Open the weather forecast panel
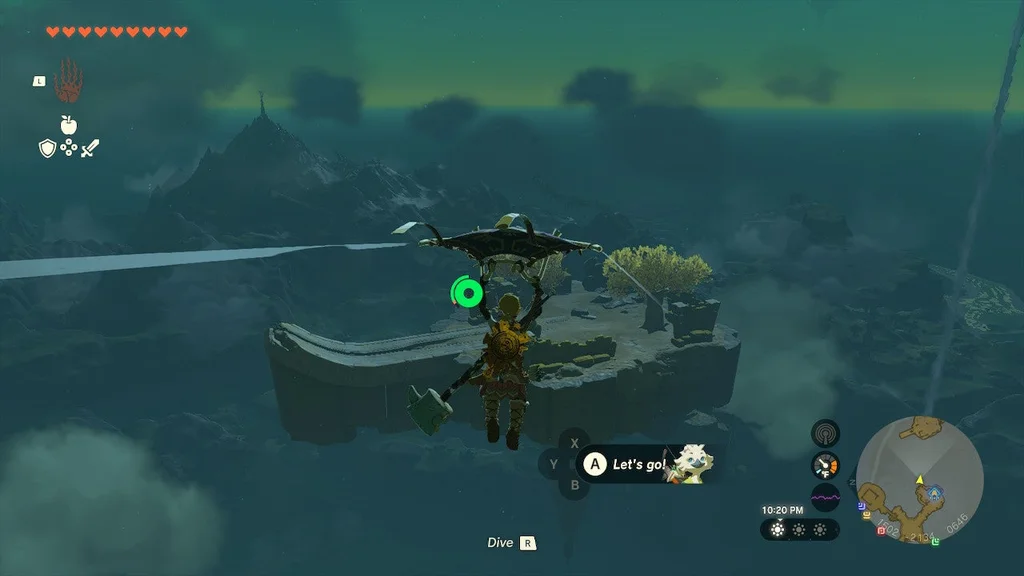This screenshot has height=576, width=1024. point(799,529)
